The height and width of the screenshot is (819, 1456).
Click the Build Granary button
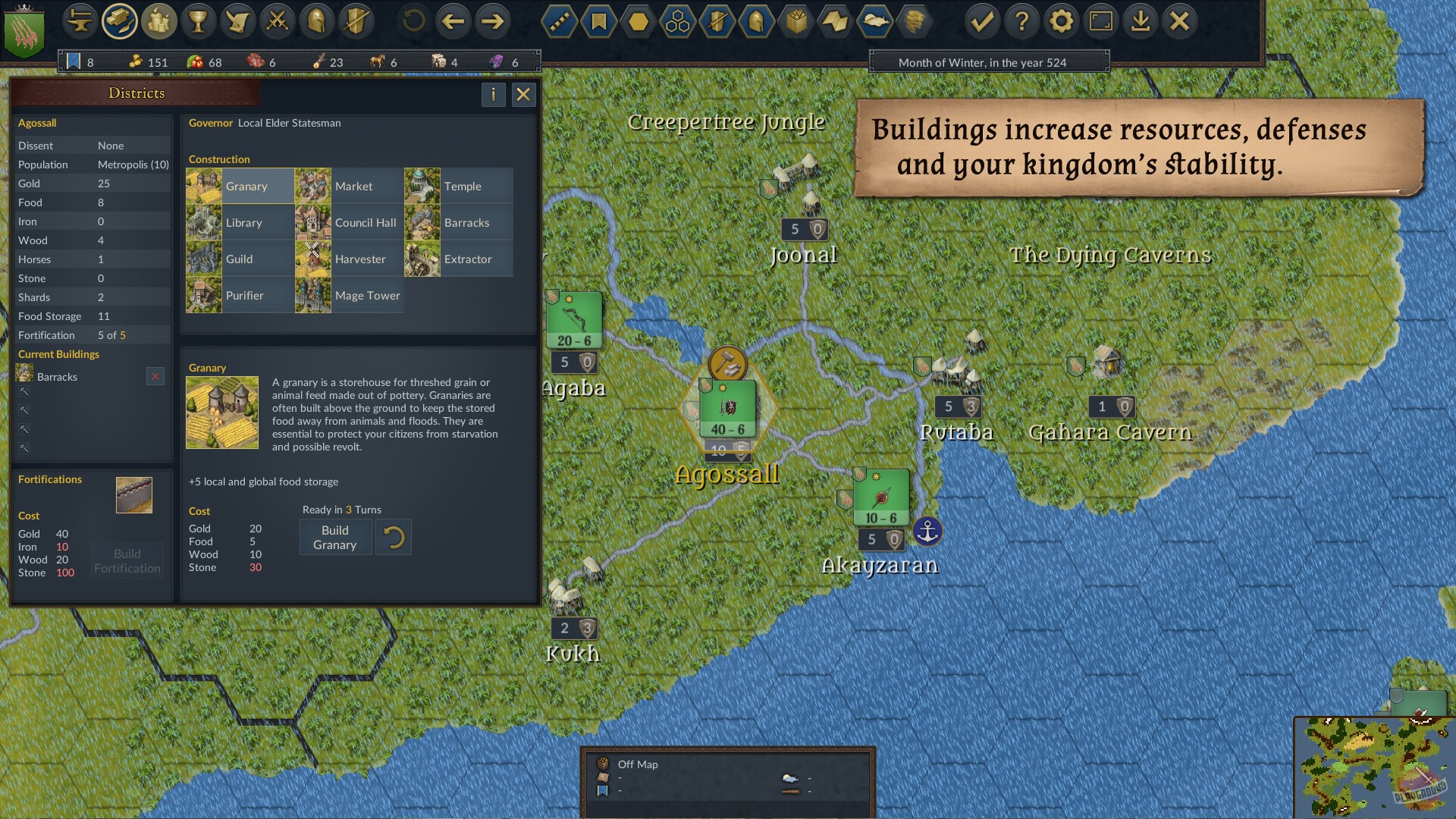tap(335, 537)
